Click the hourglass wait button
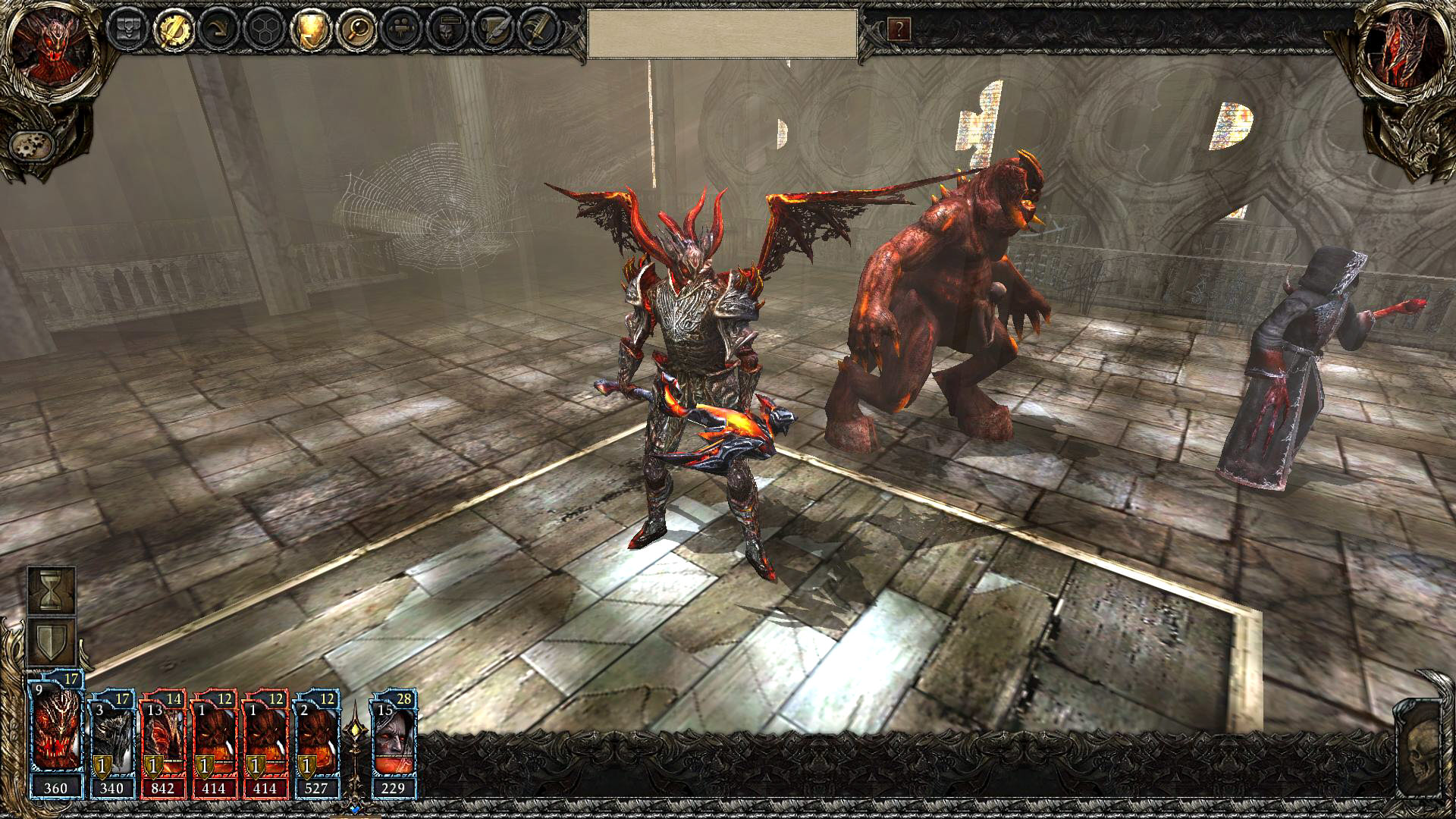The image size is (1456, 819). click(52, 590)
